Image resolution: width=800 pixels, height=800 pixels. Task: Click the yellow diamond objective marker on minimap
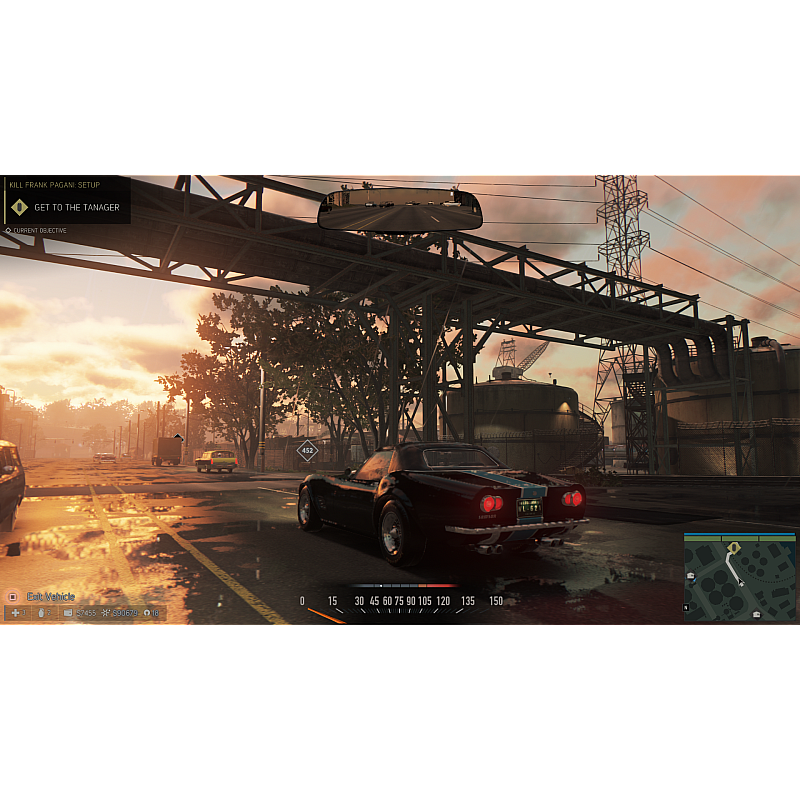[x=734, y=548]
